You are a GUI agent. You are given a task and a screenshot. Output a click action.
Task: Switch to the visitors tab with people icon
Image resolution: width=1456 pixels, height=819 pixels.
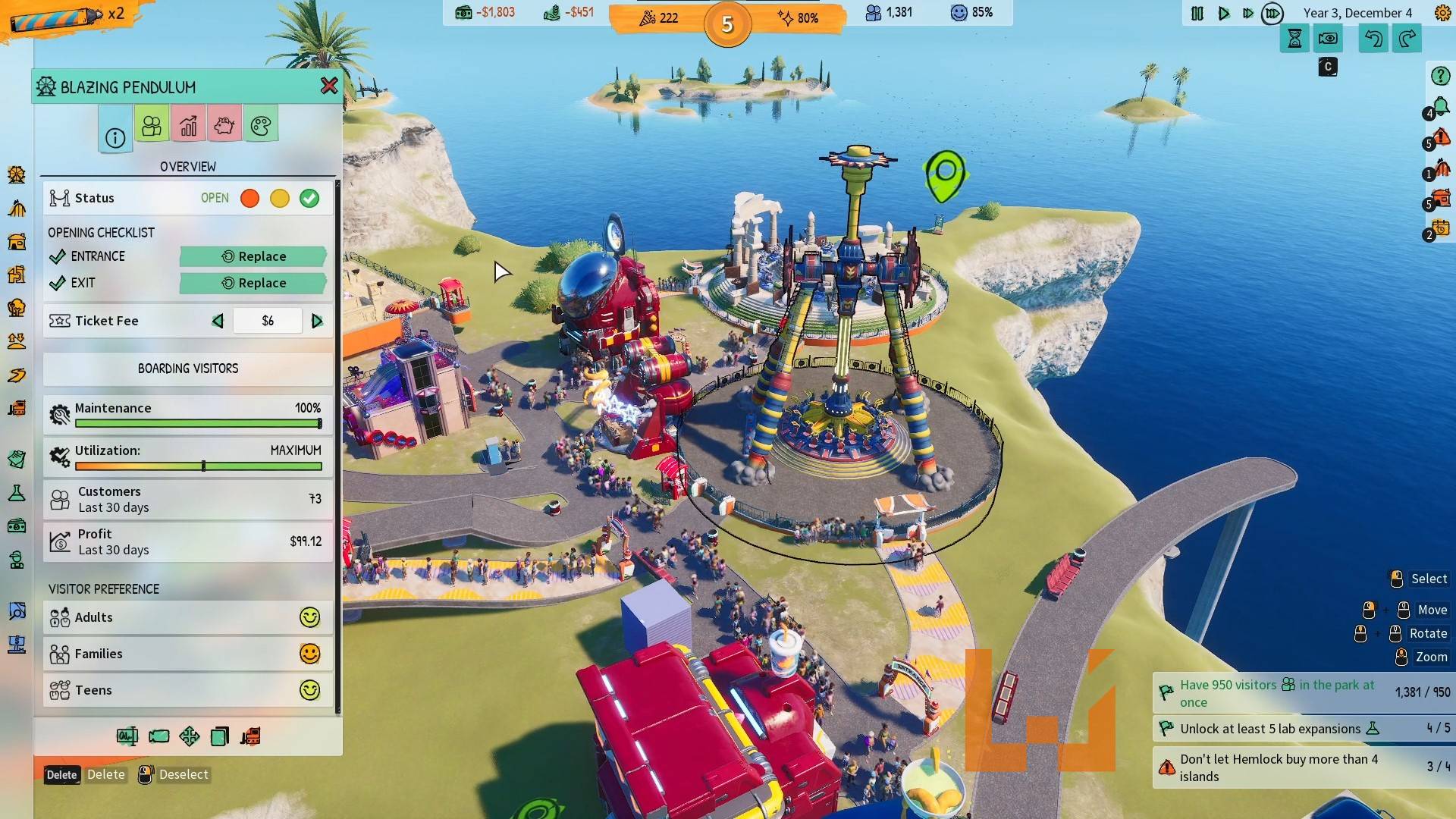[152, 125]
